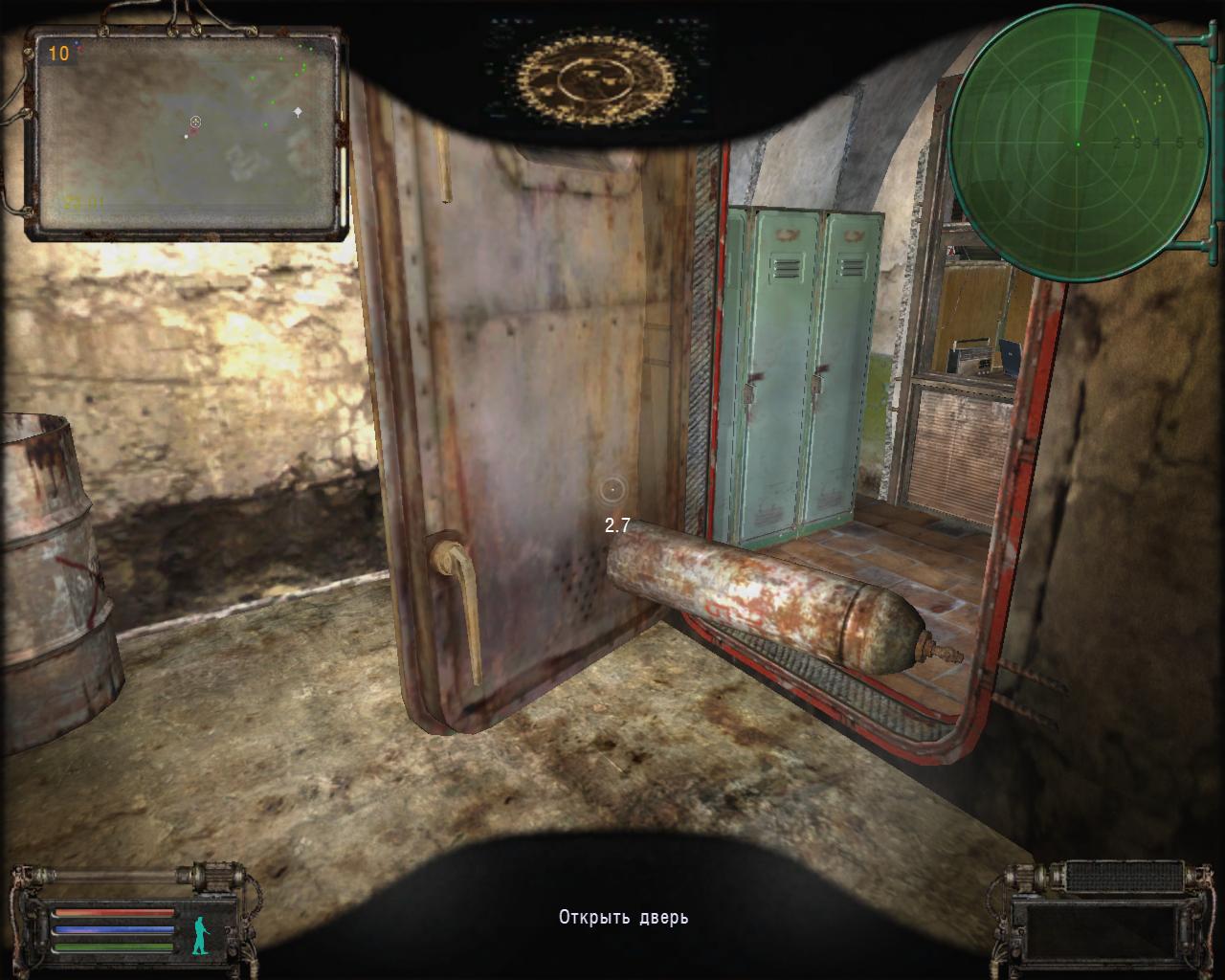Click the minimap panel with green dots
1225x980 pixels.
coord(186,133)
